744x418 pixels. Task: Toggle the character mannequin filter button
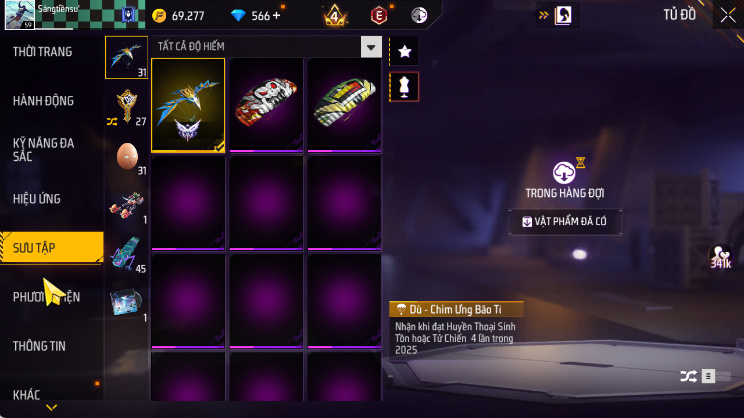coord(404,86)
